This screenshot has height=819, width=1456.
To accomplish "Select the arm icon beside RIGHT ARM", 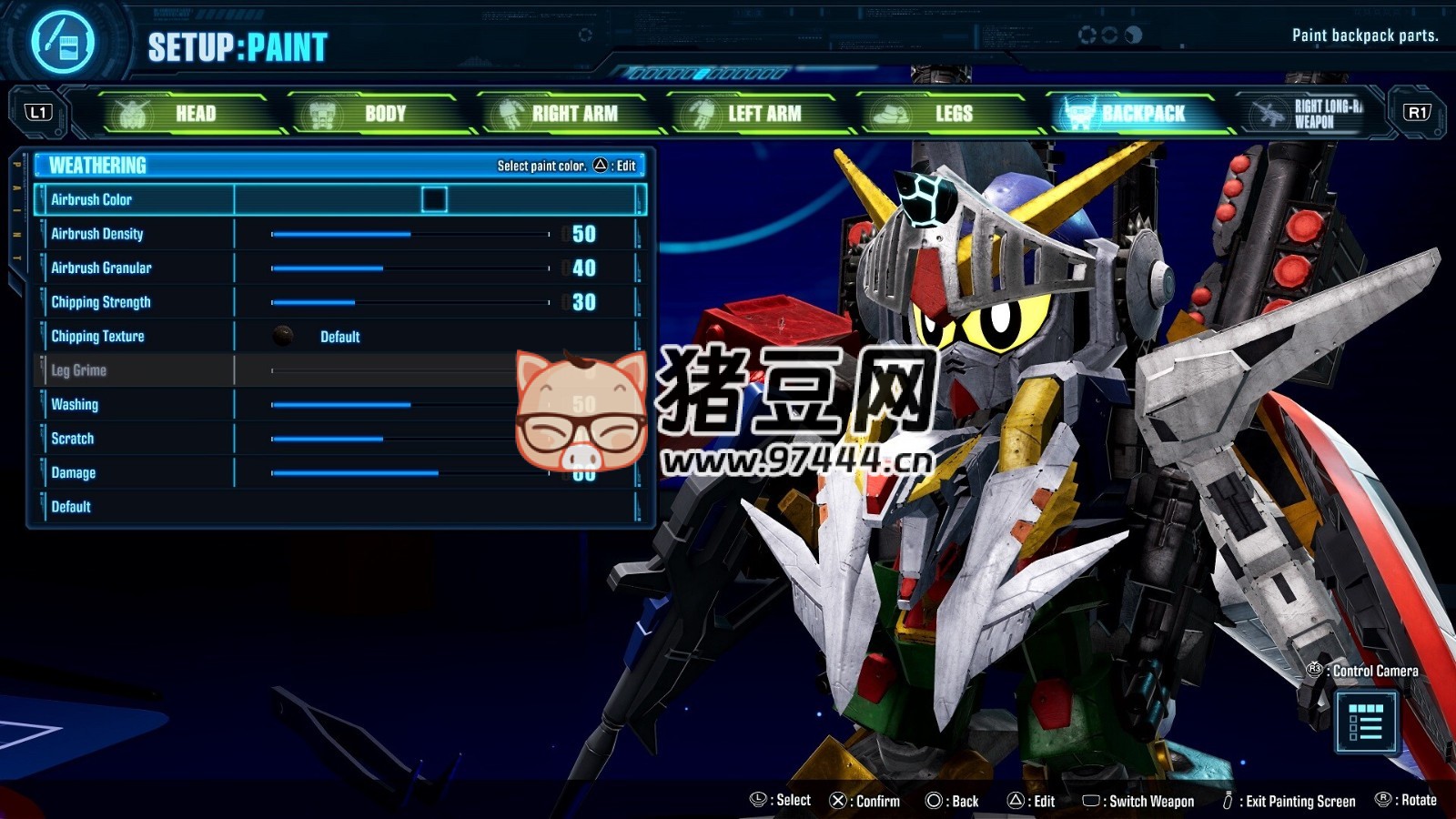I will click(511, 113).
